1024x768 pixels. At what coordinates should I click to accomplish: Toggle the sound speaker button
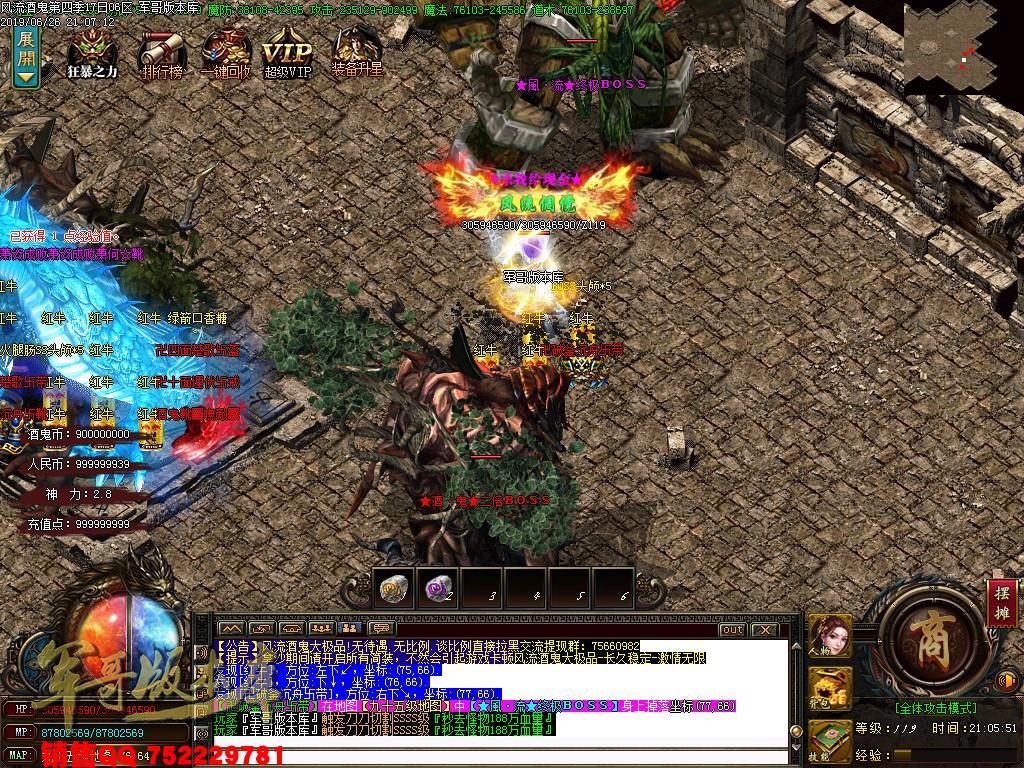coord(1006,680)
